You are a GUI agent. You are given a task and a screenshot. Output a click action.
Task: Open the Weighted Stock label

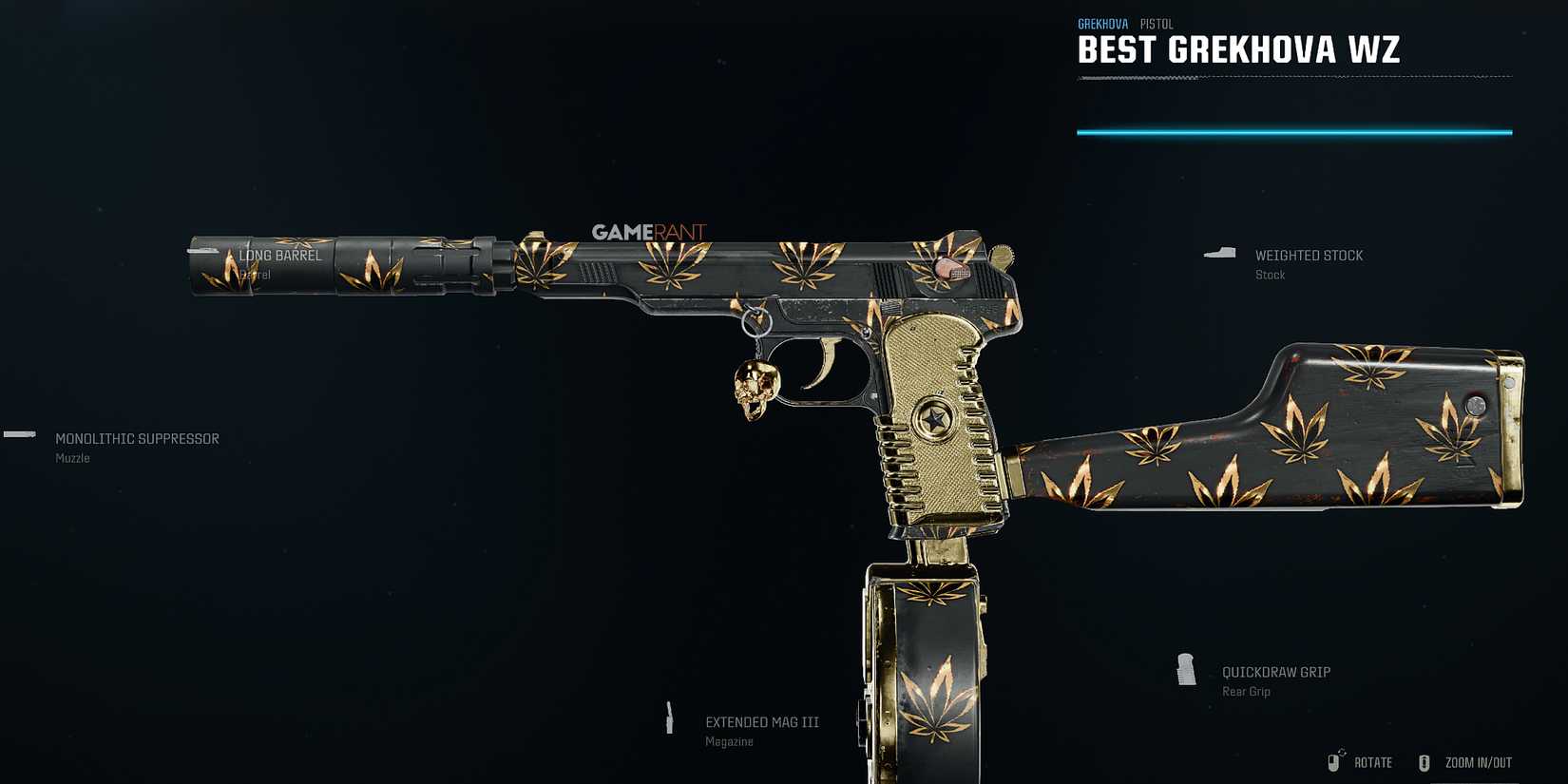[1310, 255]
